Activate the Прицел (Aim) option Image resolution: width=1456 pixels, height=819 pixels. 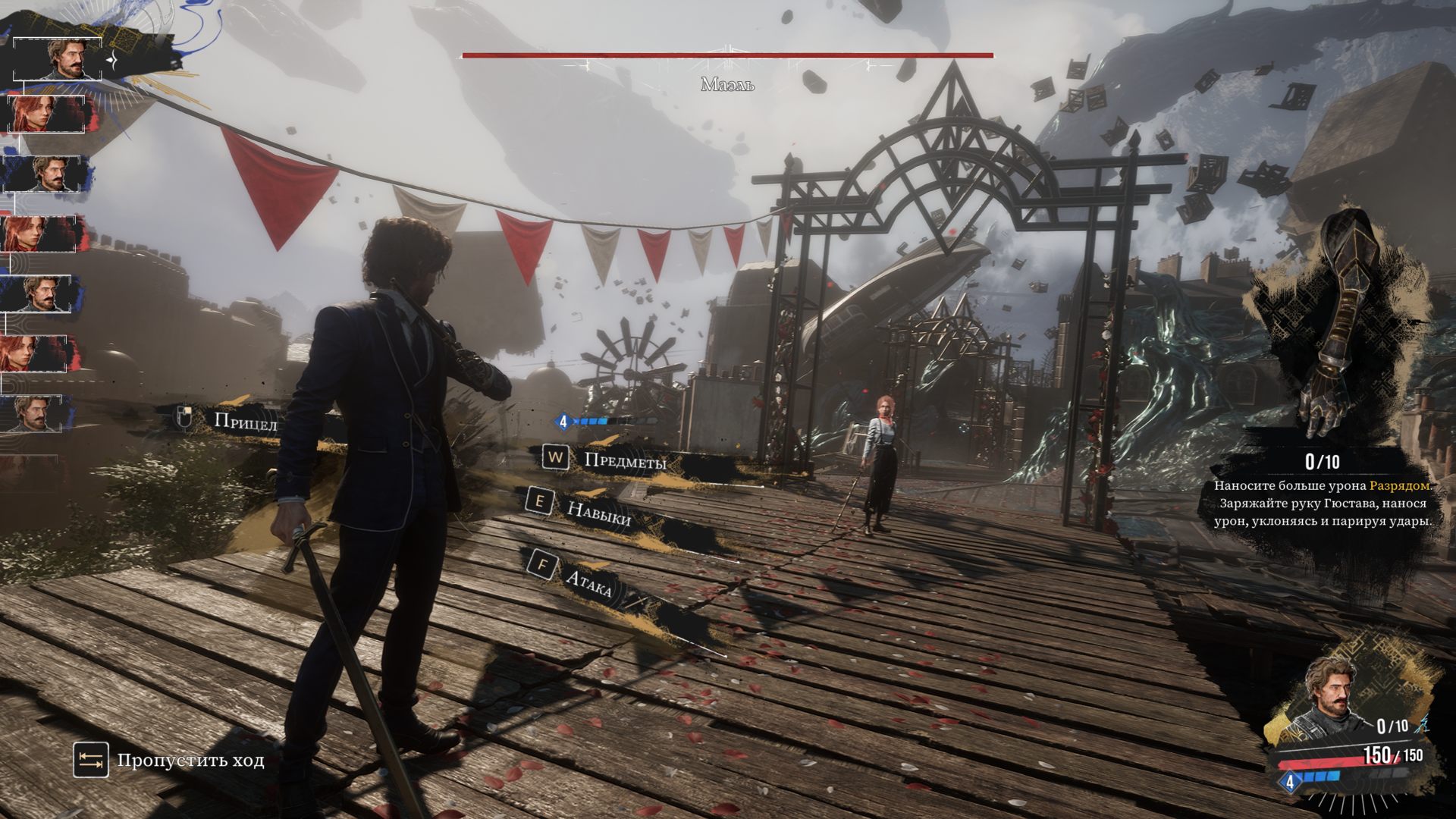point(244,422)
